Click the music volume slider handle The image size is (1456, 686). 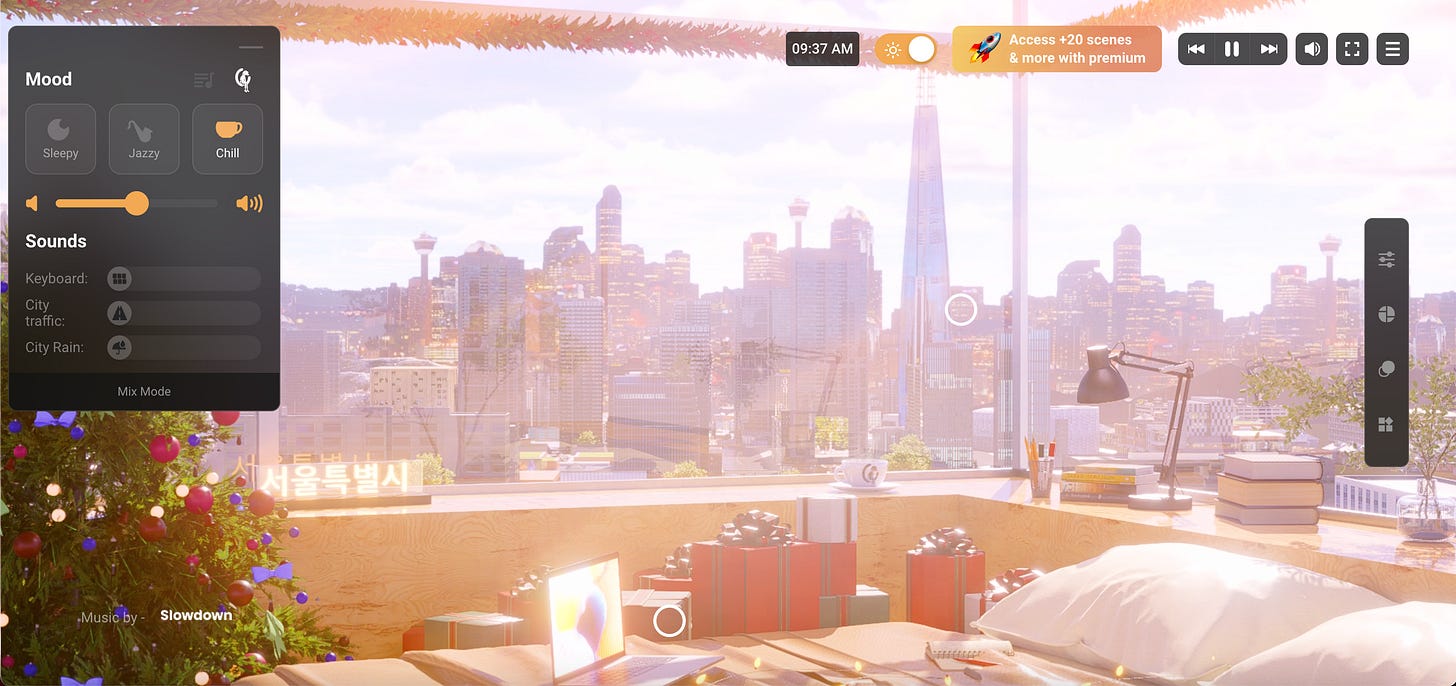(137, 204)
